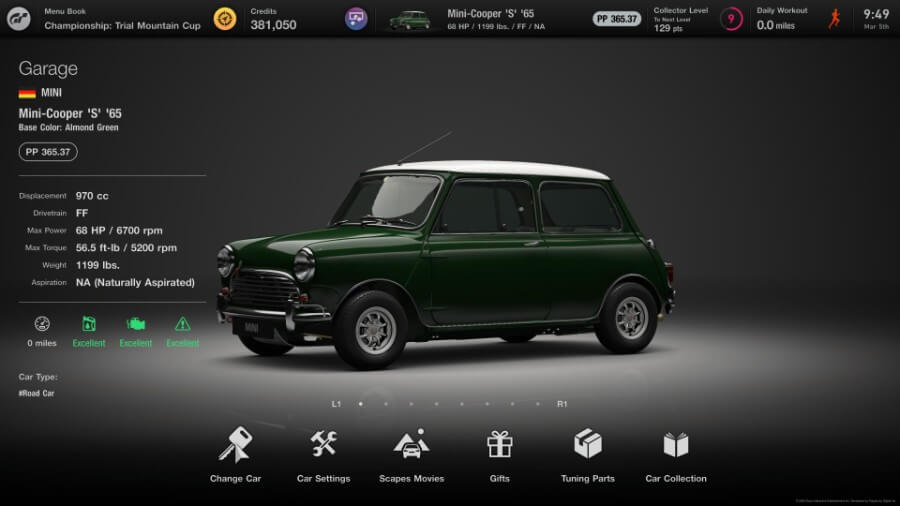Click the purple multiplayer mode icon
The height and width of the screenshot is (506, 900).
[356, 19]
